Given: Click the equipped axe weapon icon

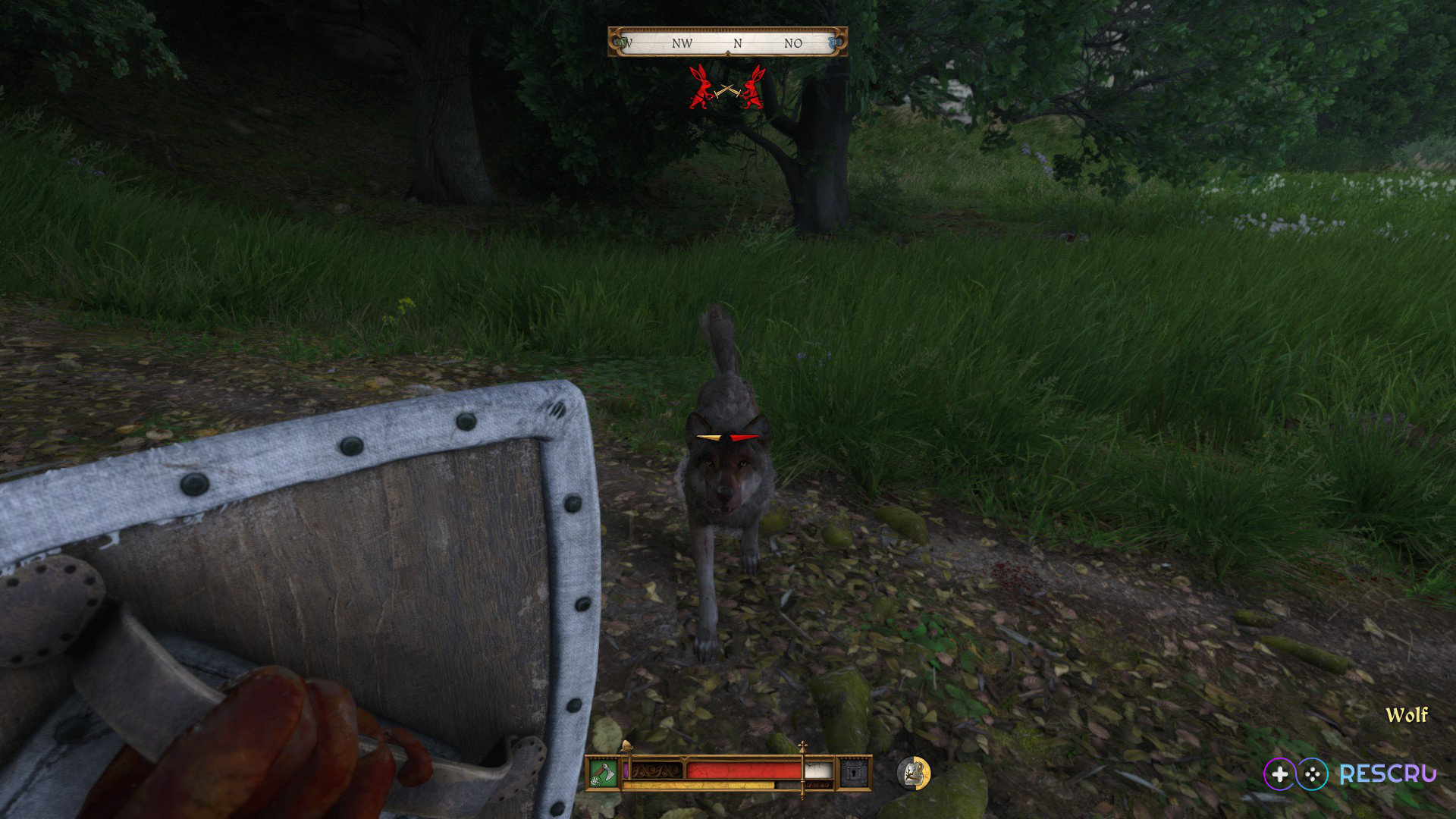Looking at the screenshot, I should coord(604,773).
